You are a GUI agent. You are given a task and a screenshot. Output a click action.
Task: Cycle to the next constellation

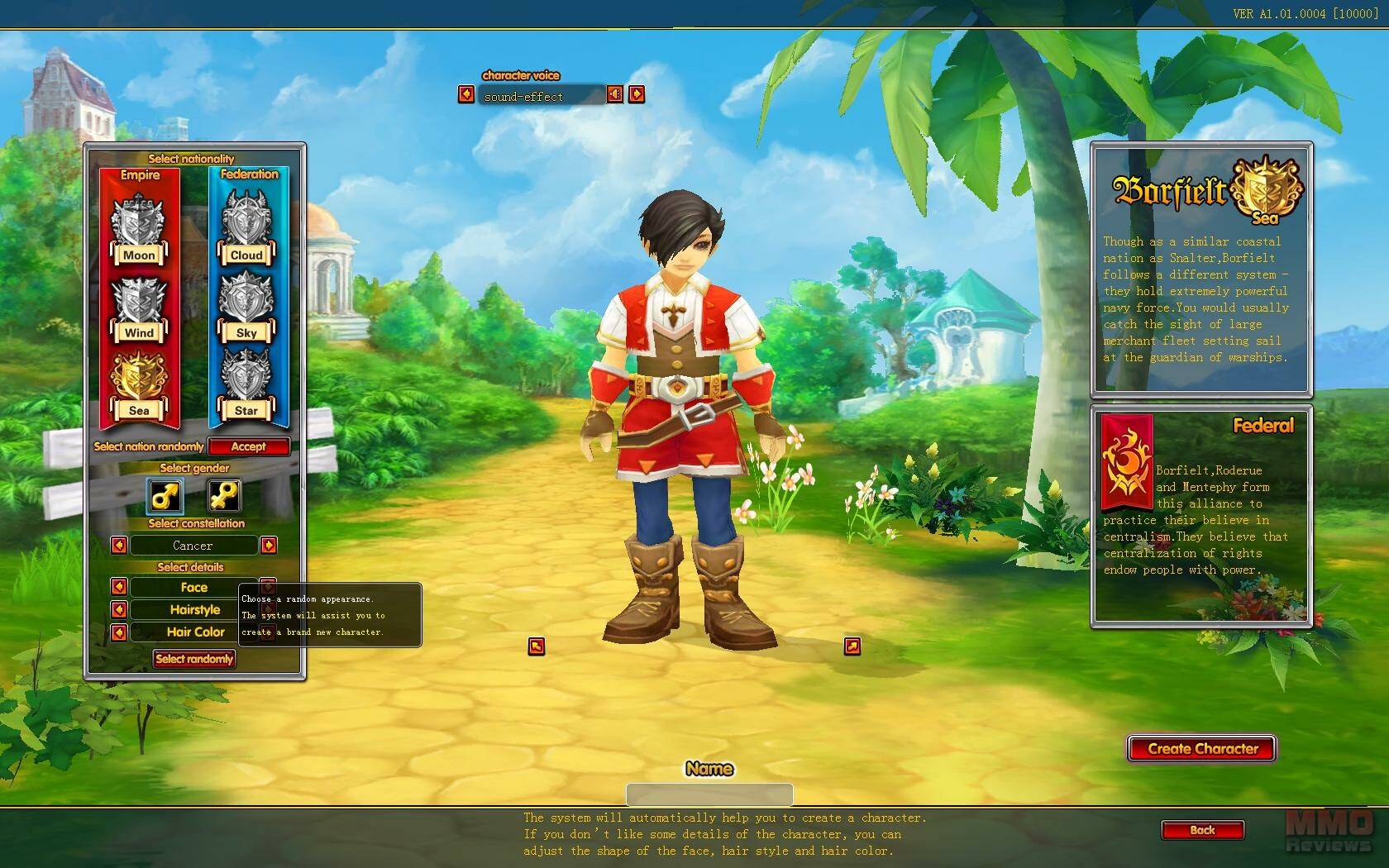(269, 546)
